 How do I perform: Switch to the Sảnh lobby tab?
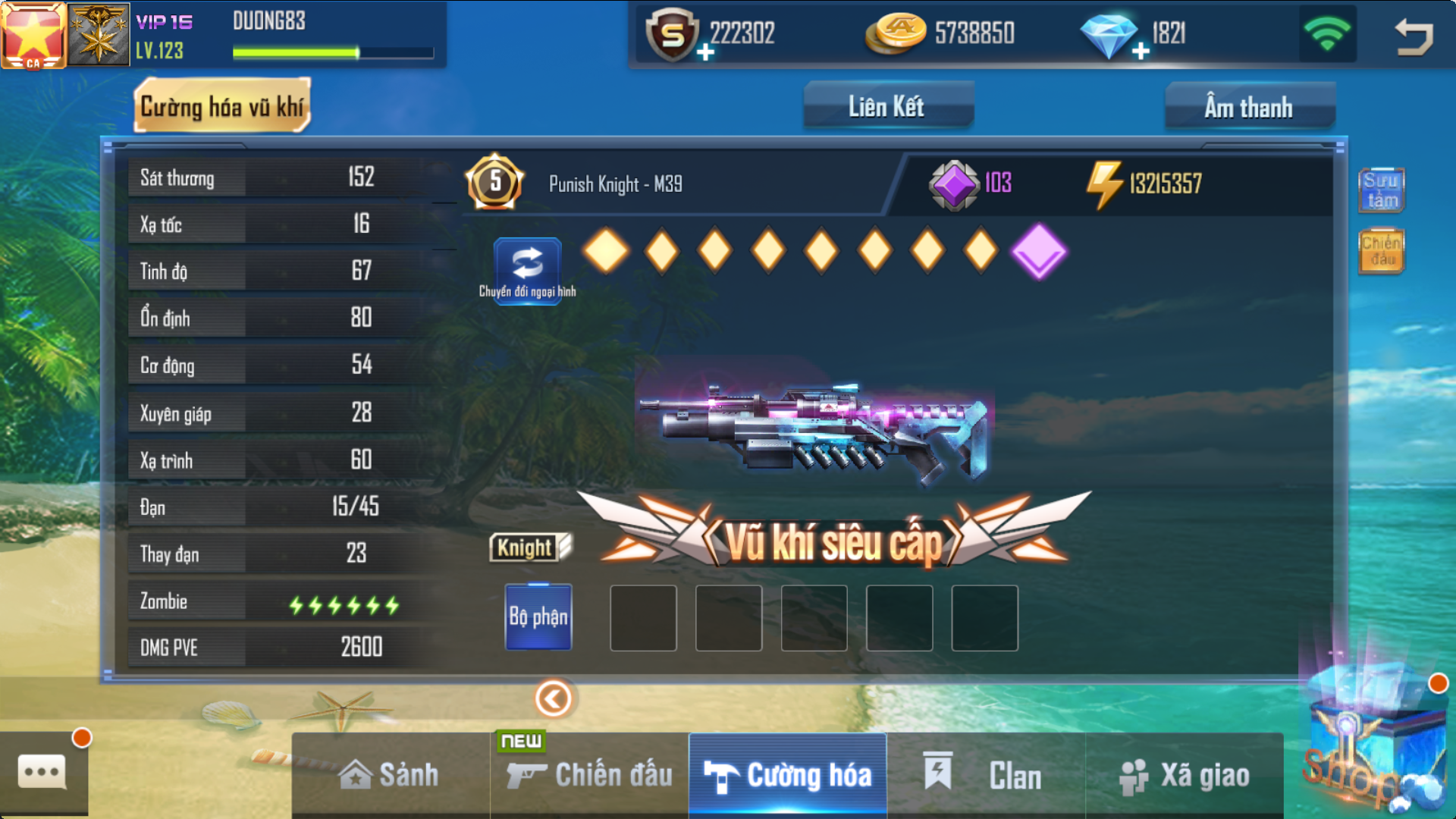click(390, 775)
